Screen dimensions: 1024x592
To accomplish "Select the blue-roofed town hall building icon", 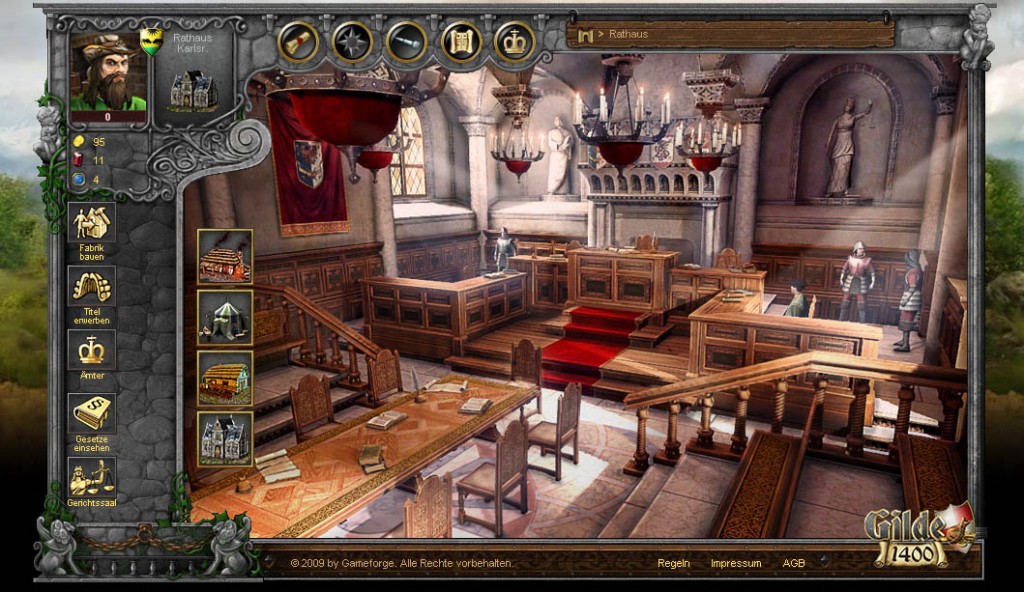I will [224, 438].
